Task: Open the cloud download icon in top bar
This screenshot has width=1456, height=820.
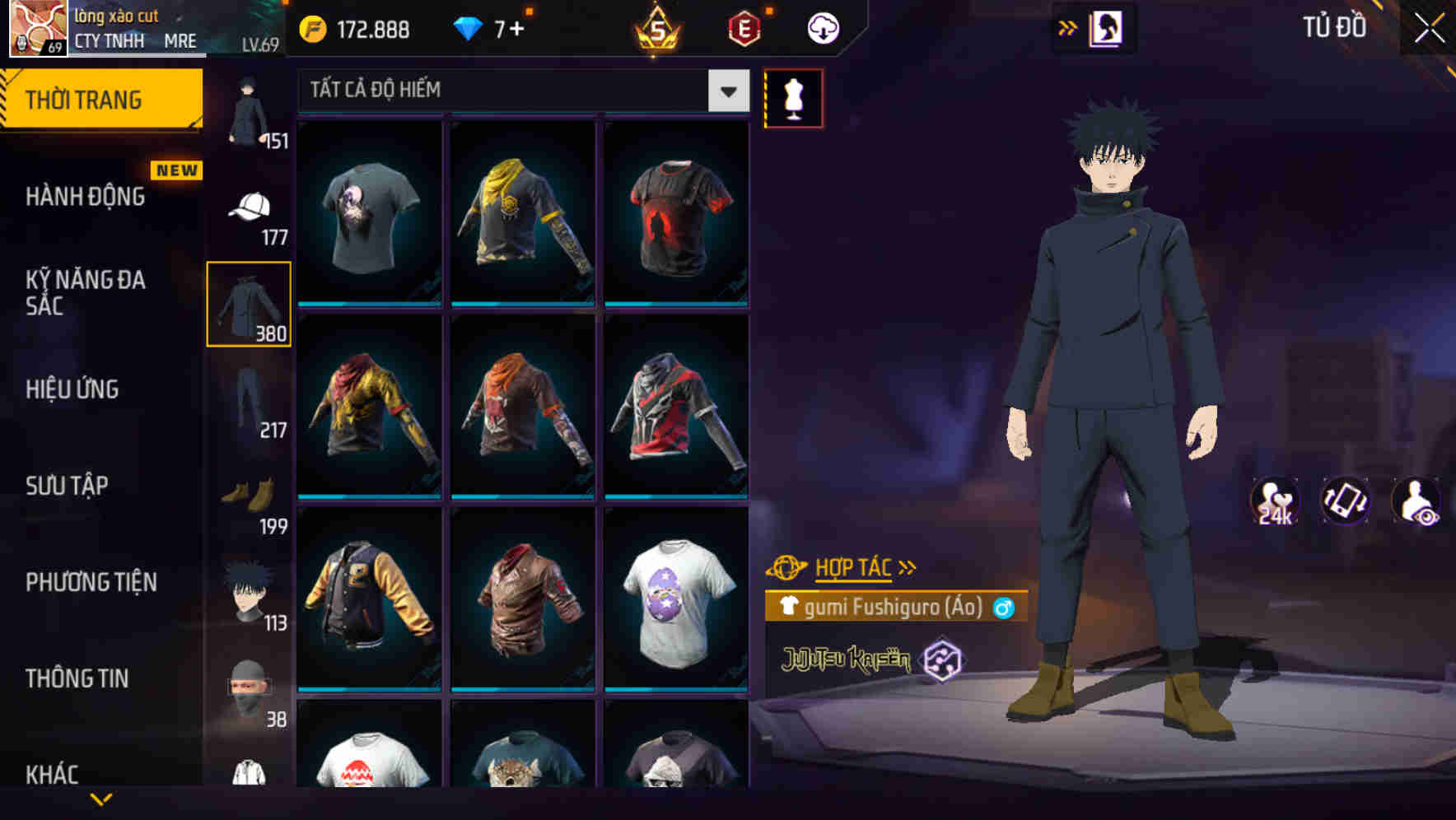Action: pyautogui.click(x=821, y=27)
